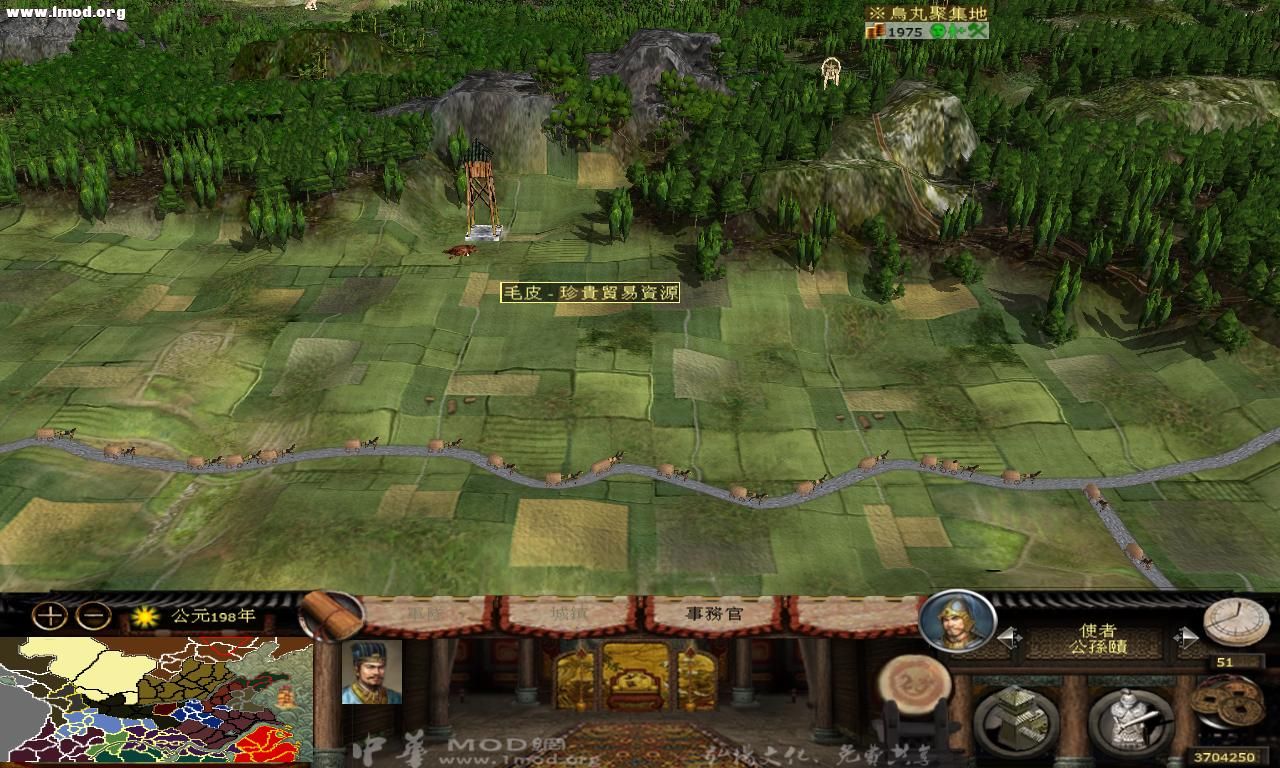
Task: Click the green face public order icon
Action: (x=937, y=32)
